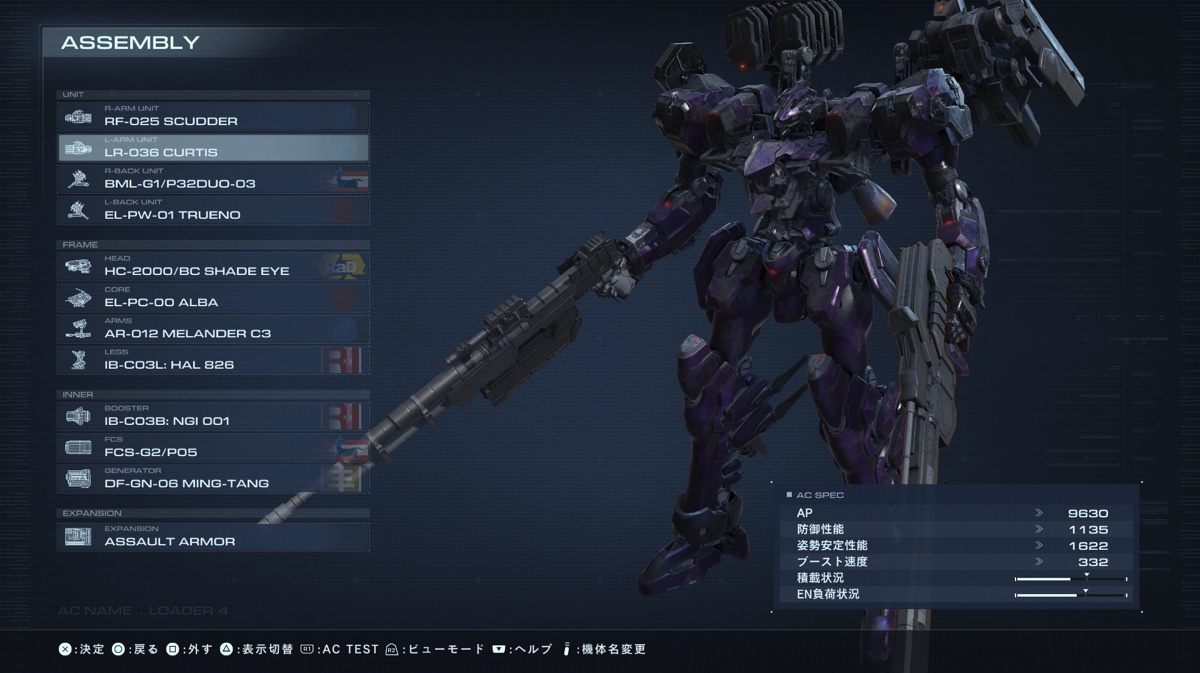Change the HC-2000/BC SHADE EYE head part
Screen dimensions: 1200x673
point(213,266)
